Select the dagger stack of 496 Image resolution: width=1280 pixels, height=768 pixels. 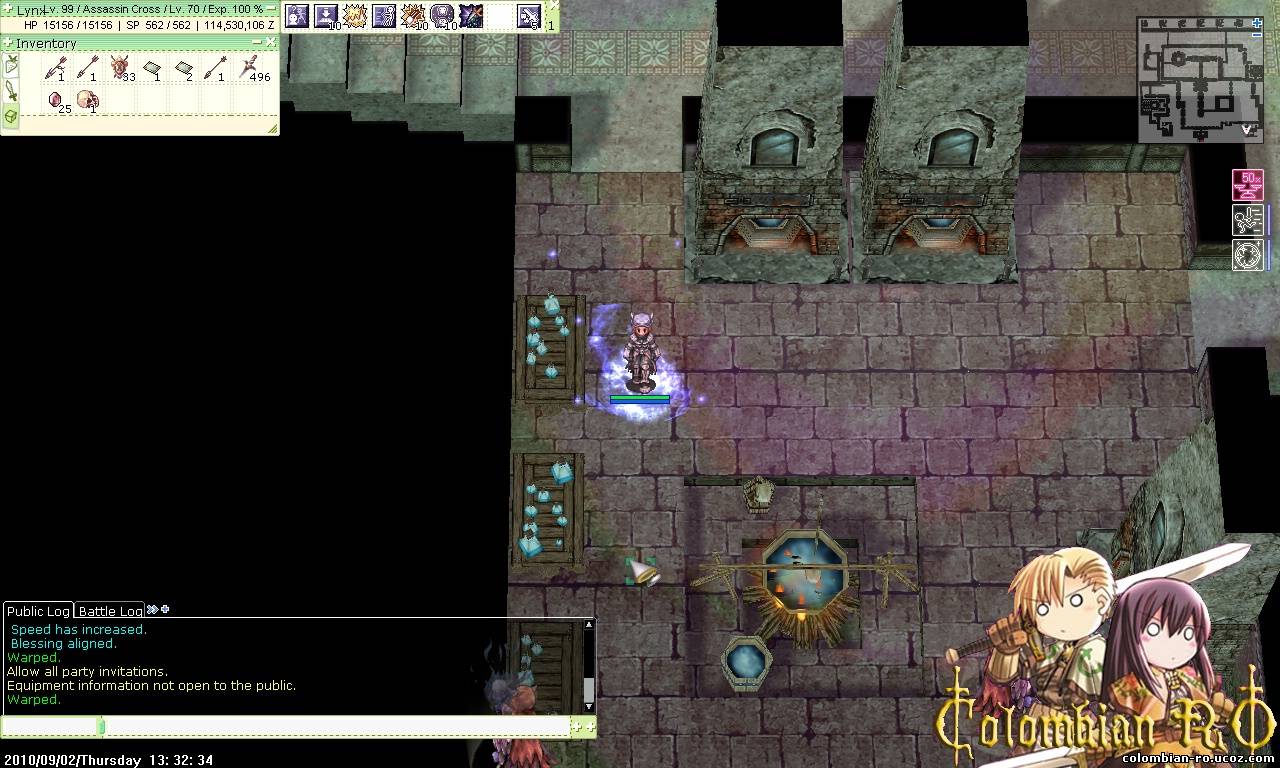tap(250, 68)
